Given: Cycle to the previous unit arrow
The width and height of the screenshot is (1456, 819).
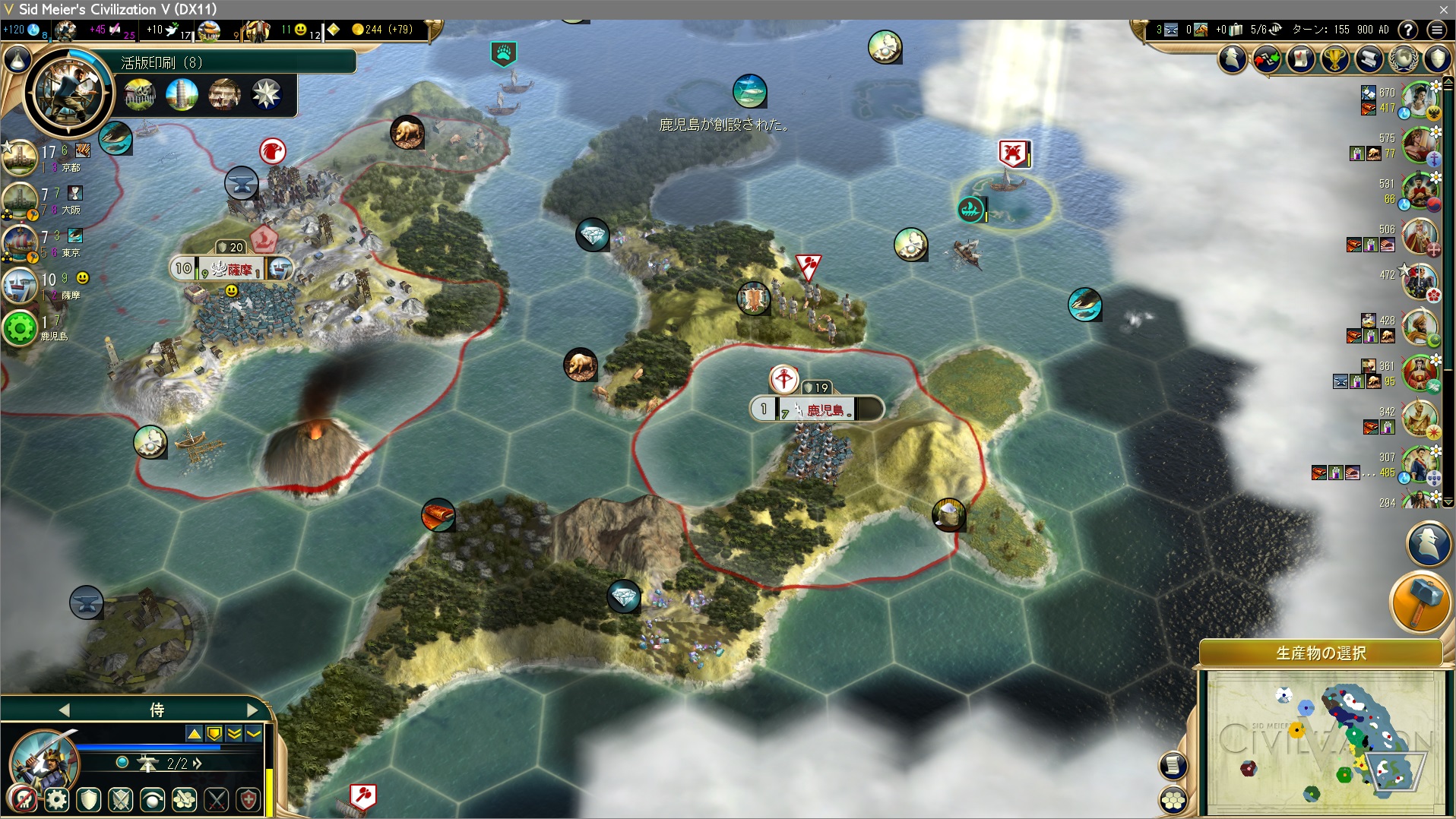Looking at the screenshot, I should coord(64,710).
